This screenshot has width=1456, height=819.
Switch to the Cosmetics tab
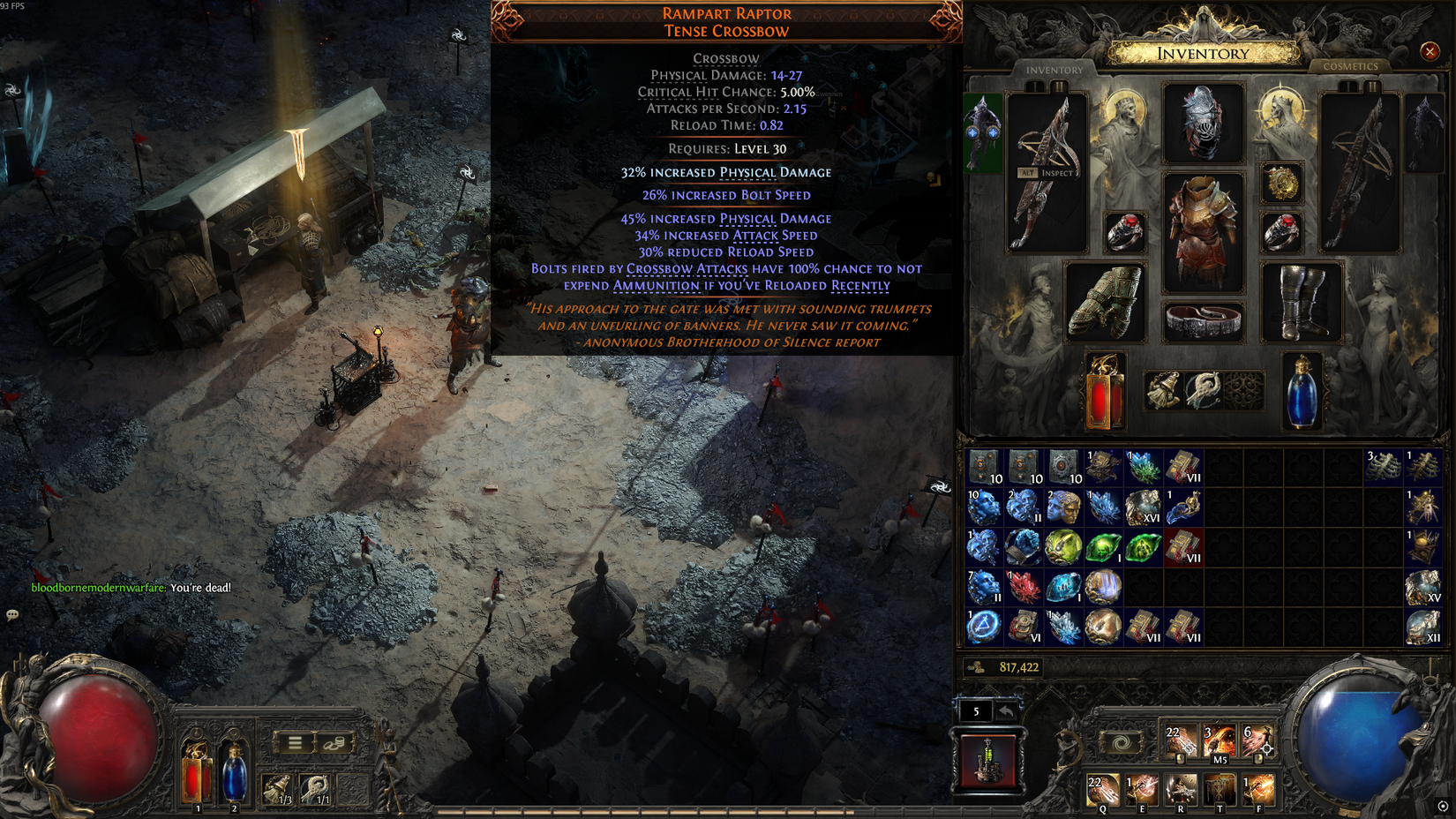pyautogui.click(x=1353, y=66)
